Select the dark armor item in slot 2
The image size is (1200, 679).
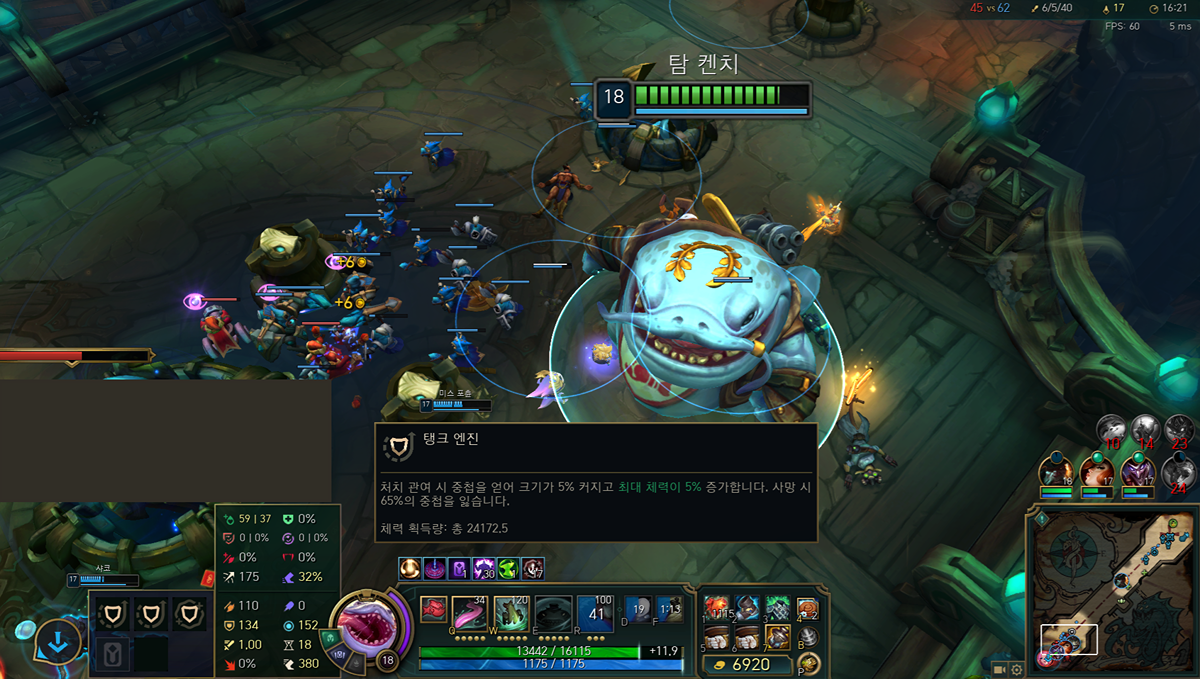pyautogui.click(x=746, y=607)
